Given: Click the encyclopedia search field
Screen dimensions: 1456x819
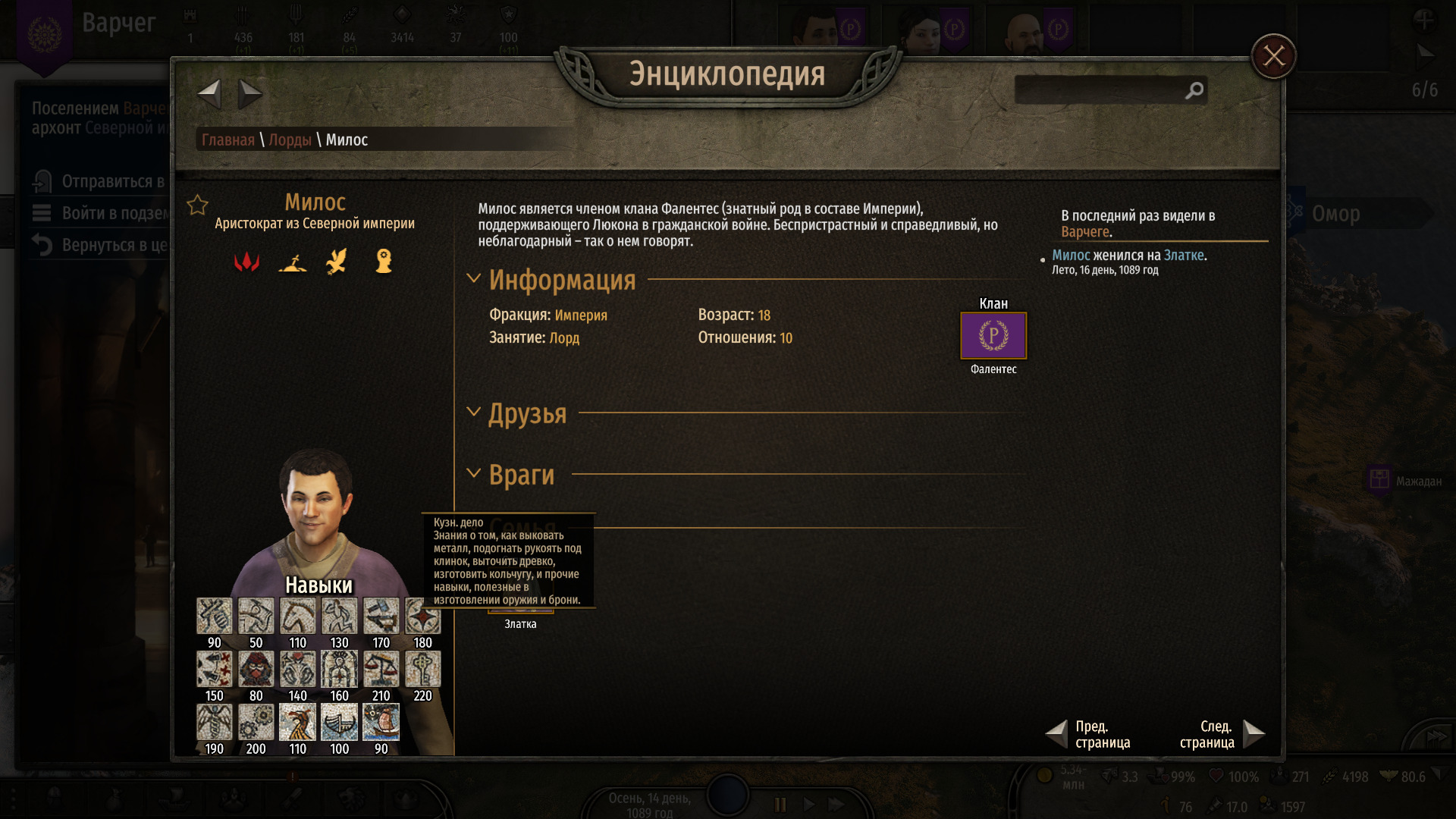Looking at the screenshot, I should pyautogui.click(x=1100, y=91).
